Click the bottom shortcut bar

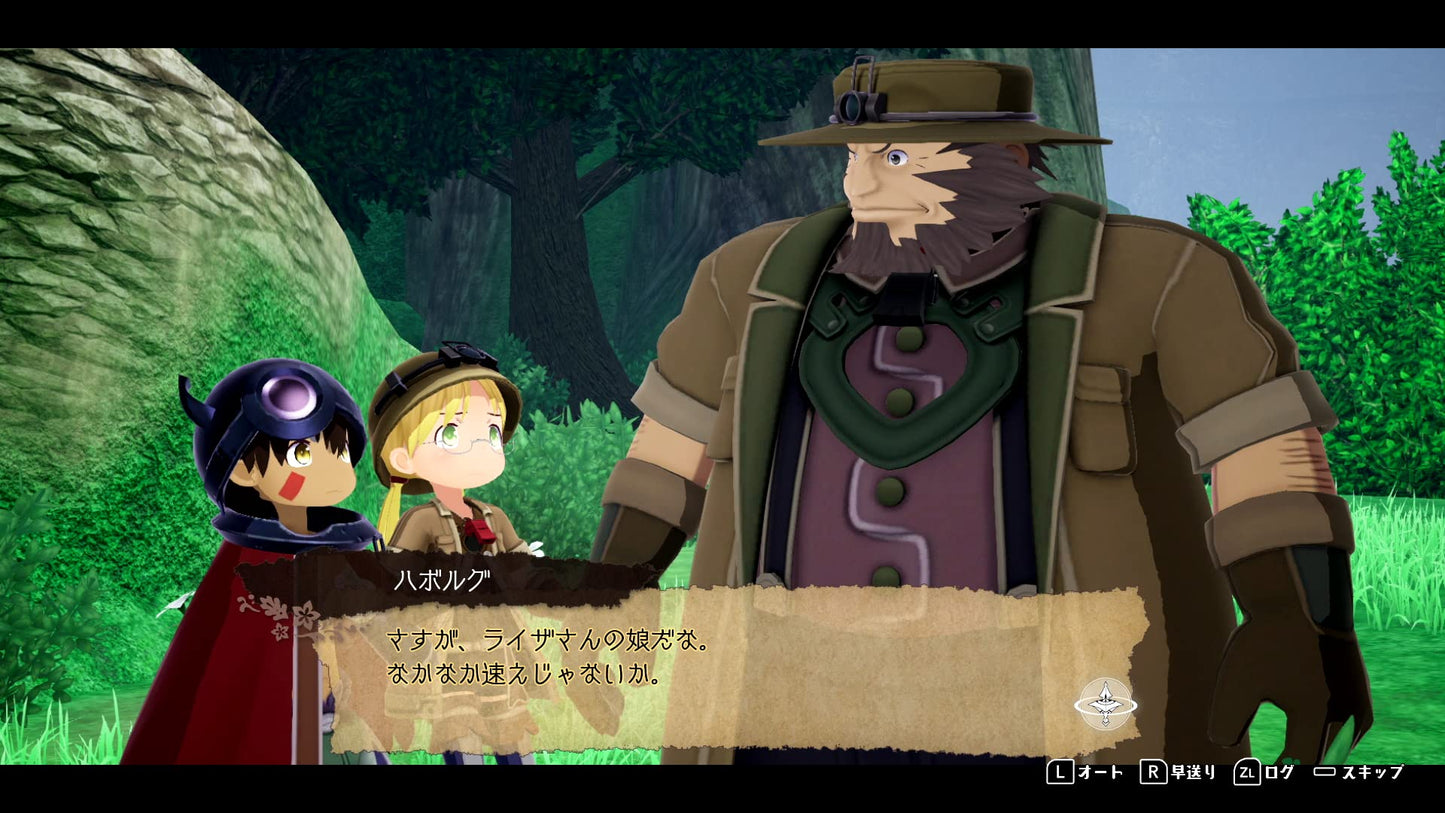(x=1225, y=771)
